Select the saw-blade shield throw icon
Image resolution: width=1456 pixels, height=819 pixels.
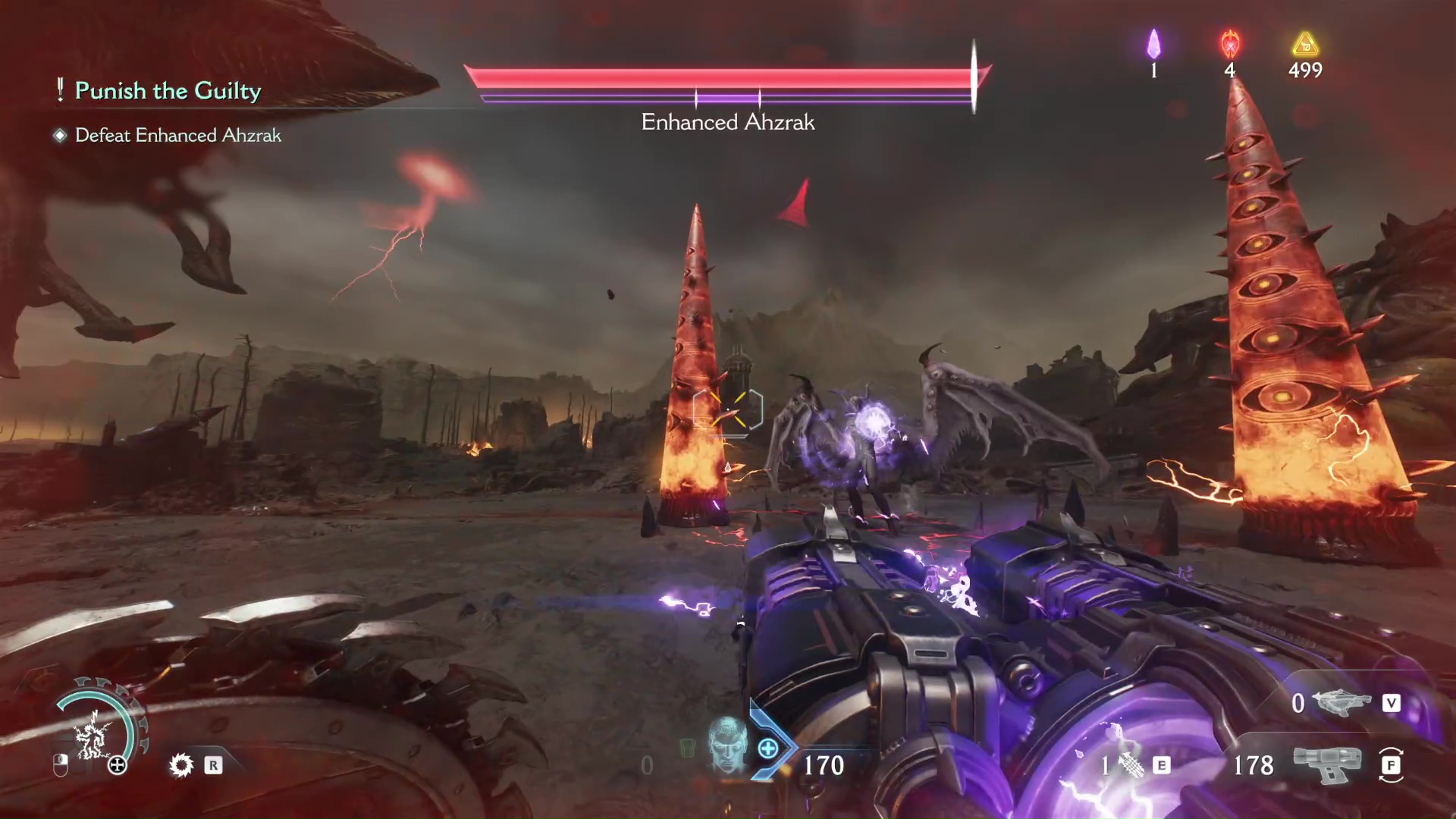point(182,765)
